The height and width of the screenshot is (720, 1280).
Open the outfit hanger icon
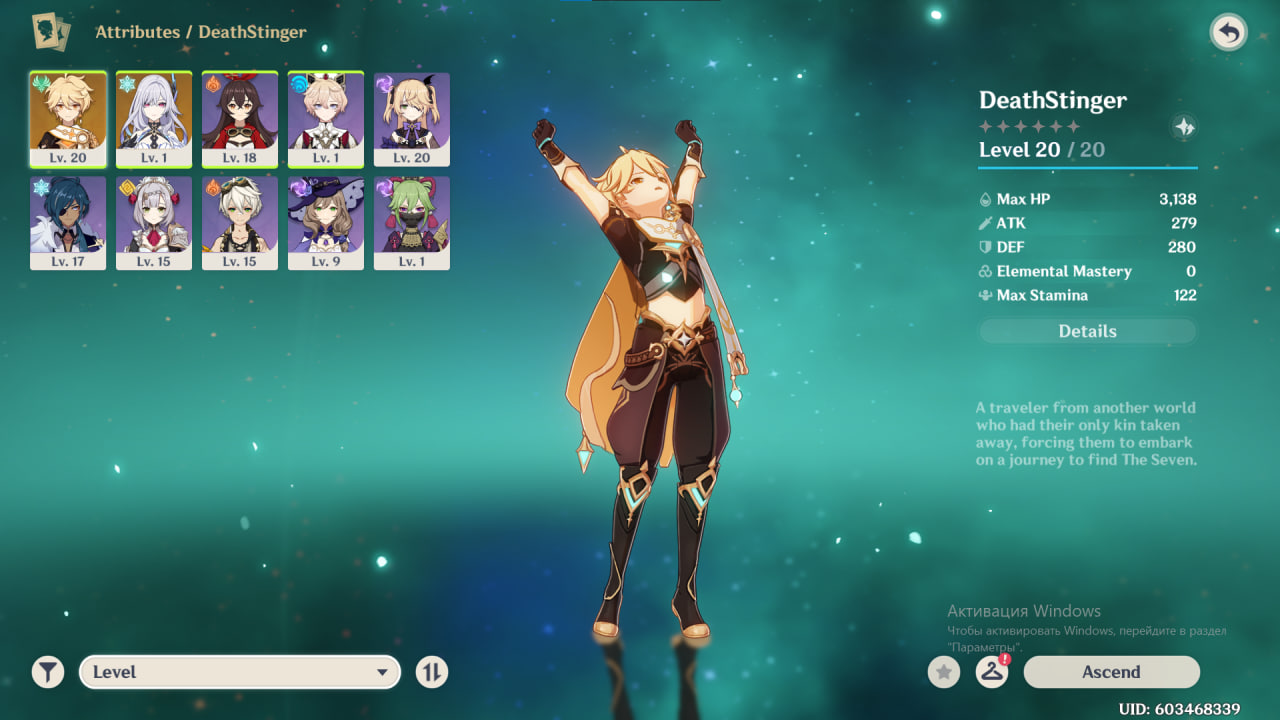point(991,672)
